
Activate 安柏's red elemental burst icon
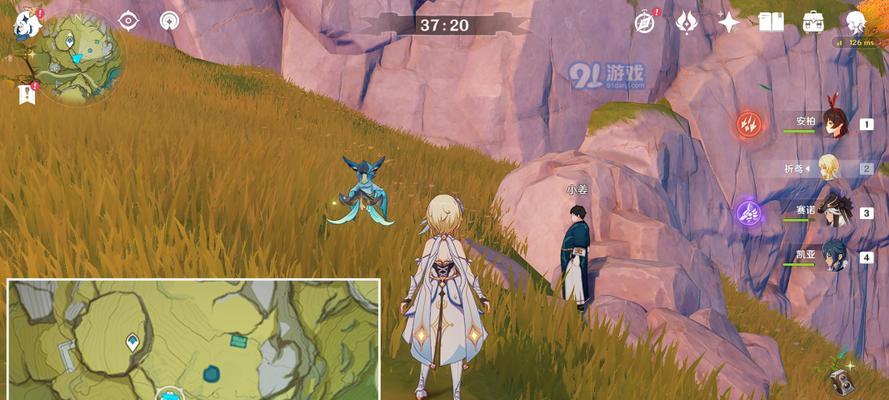click(749, 124)
